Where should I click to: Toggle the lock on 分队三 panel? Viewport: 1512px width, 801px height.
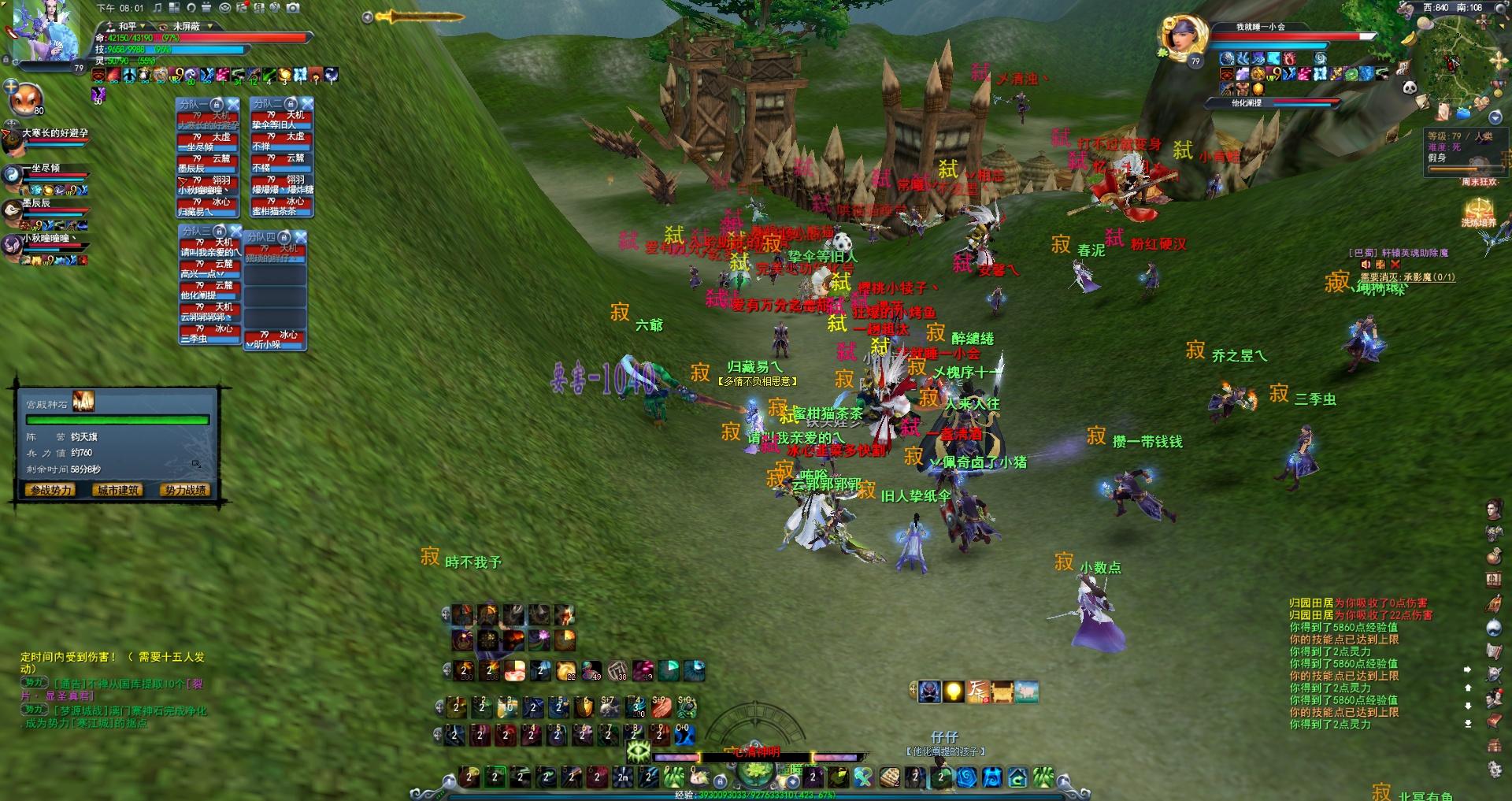[x=220, y=232]
